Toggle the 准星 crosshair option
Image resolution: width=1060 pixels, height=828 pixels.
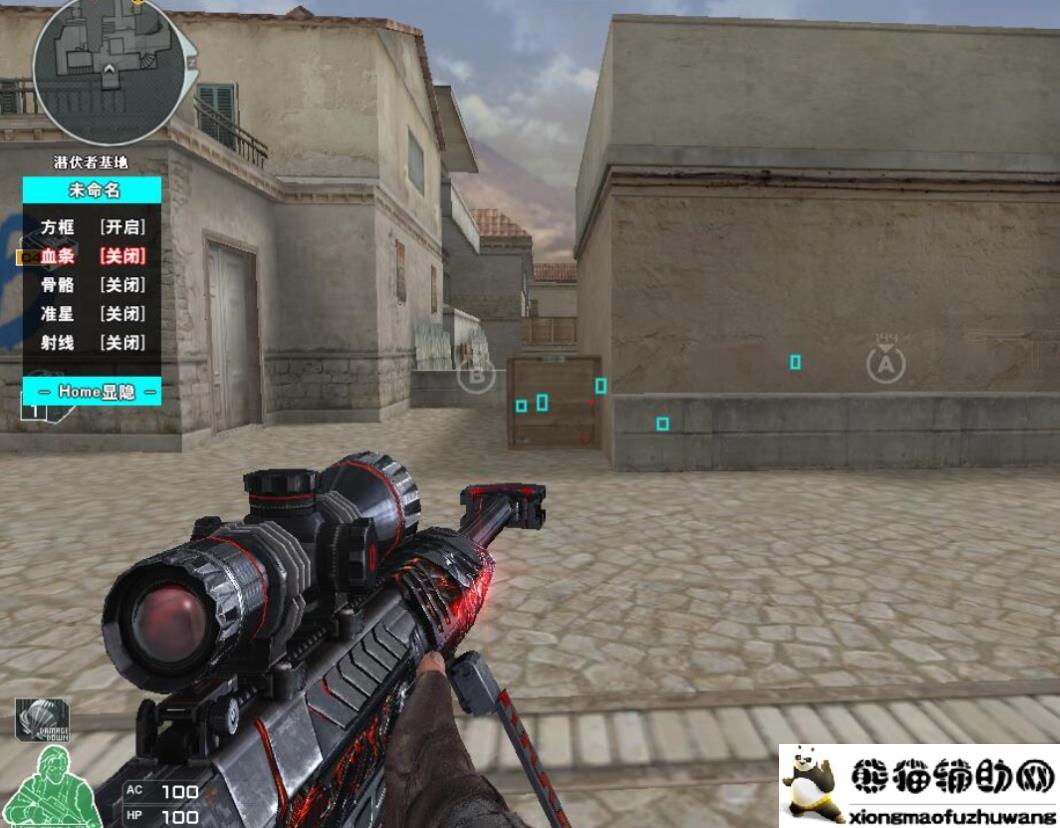(x=93, y=314)
